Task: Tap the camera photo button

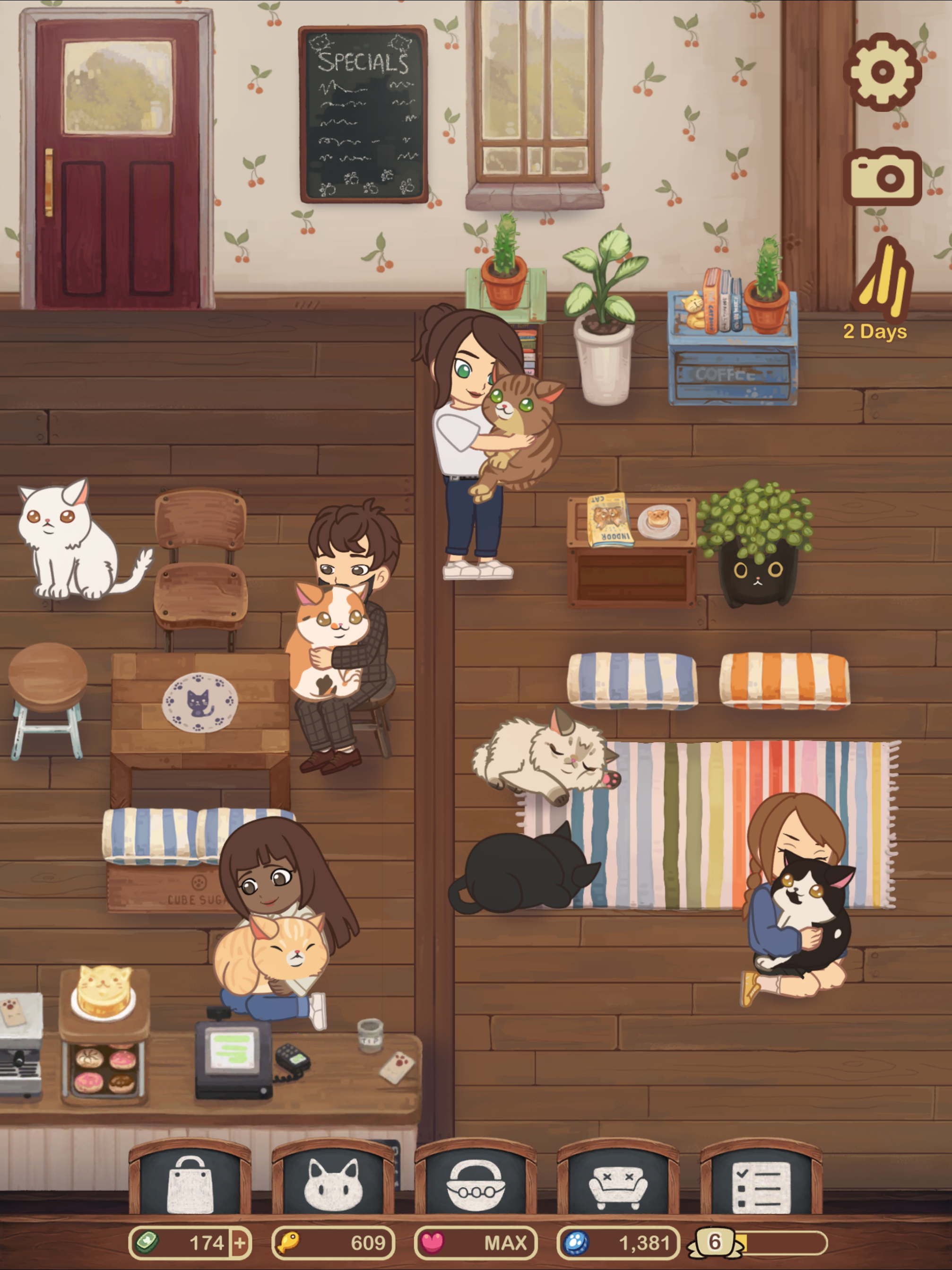Action: click(882, 176)
